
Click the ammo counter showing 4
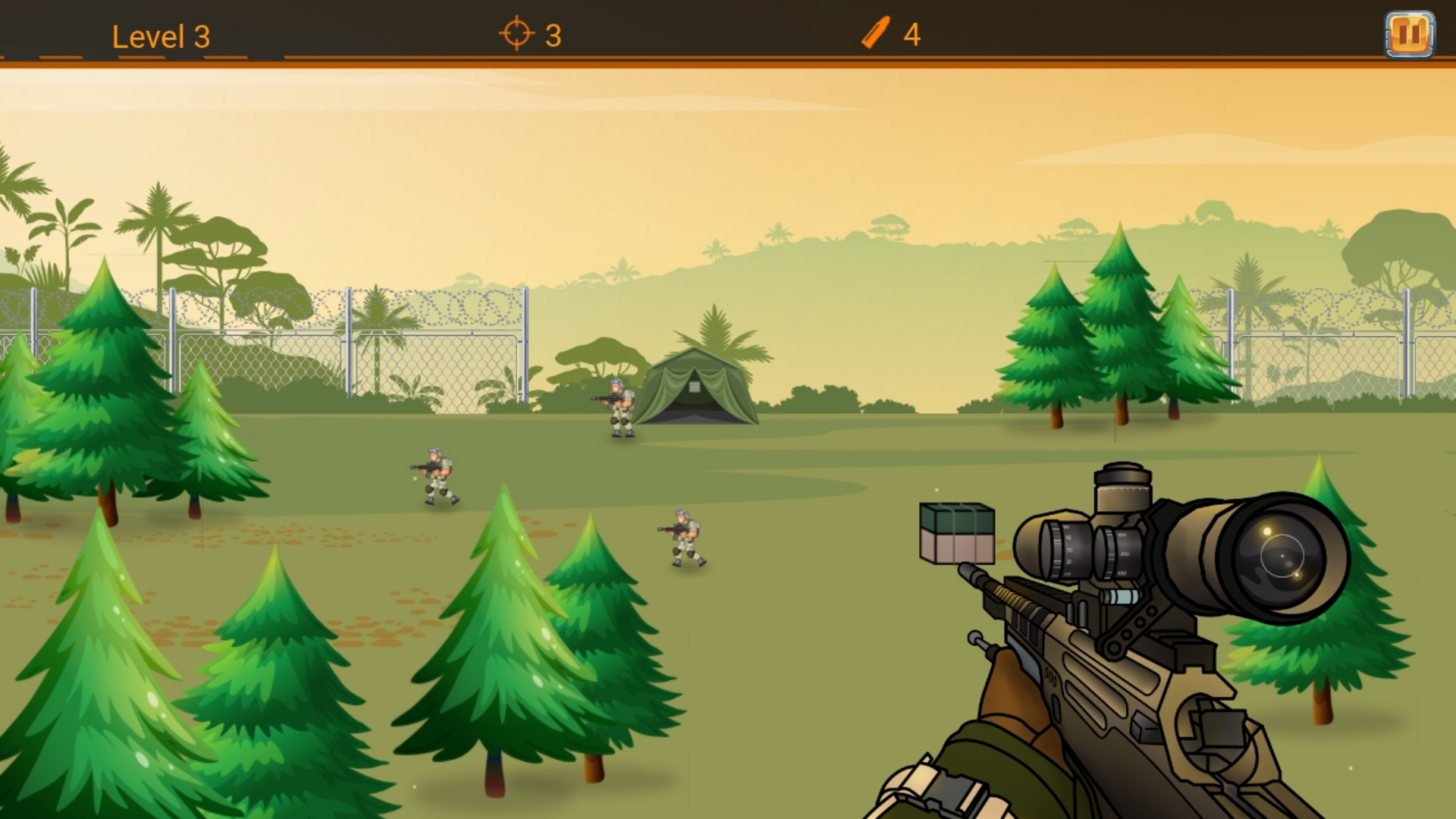912,33
